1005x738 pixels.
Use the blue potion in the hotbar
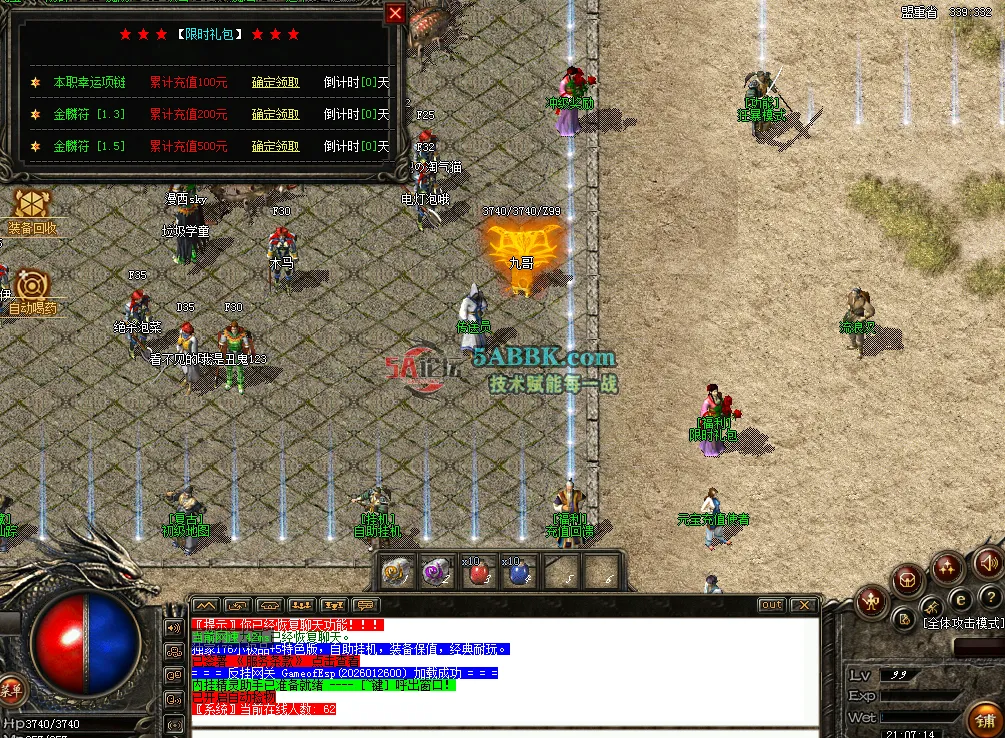point(519,574)
